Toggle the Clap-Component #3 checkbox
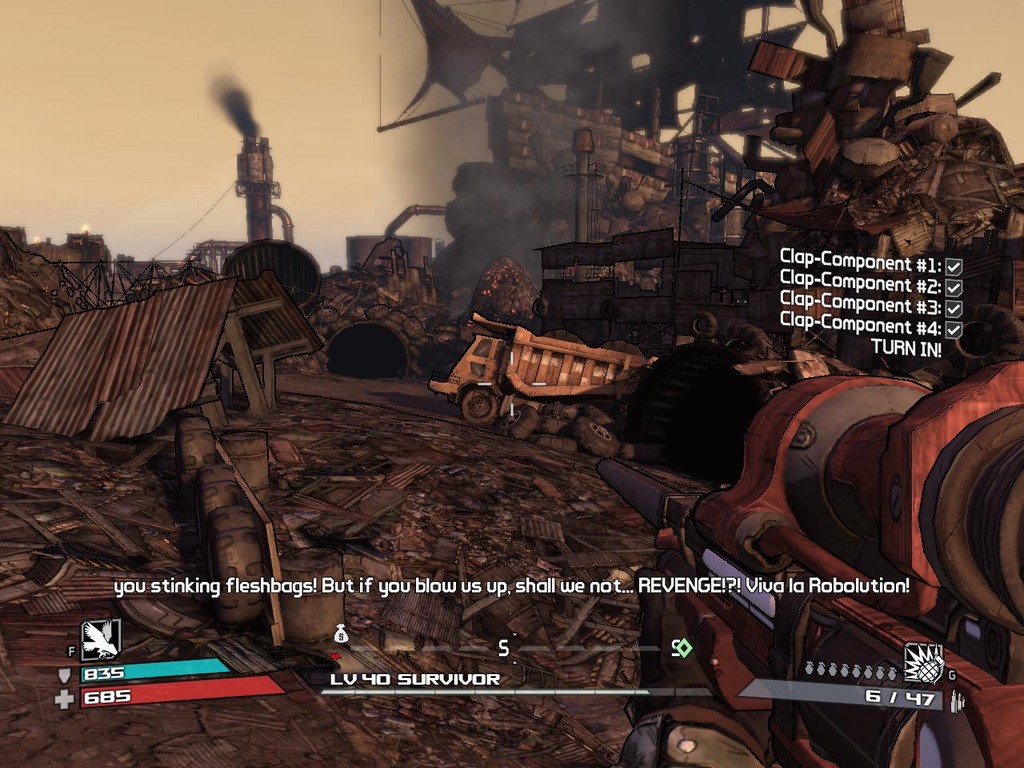1024x768 pixels. point(954,308)
